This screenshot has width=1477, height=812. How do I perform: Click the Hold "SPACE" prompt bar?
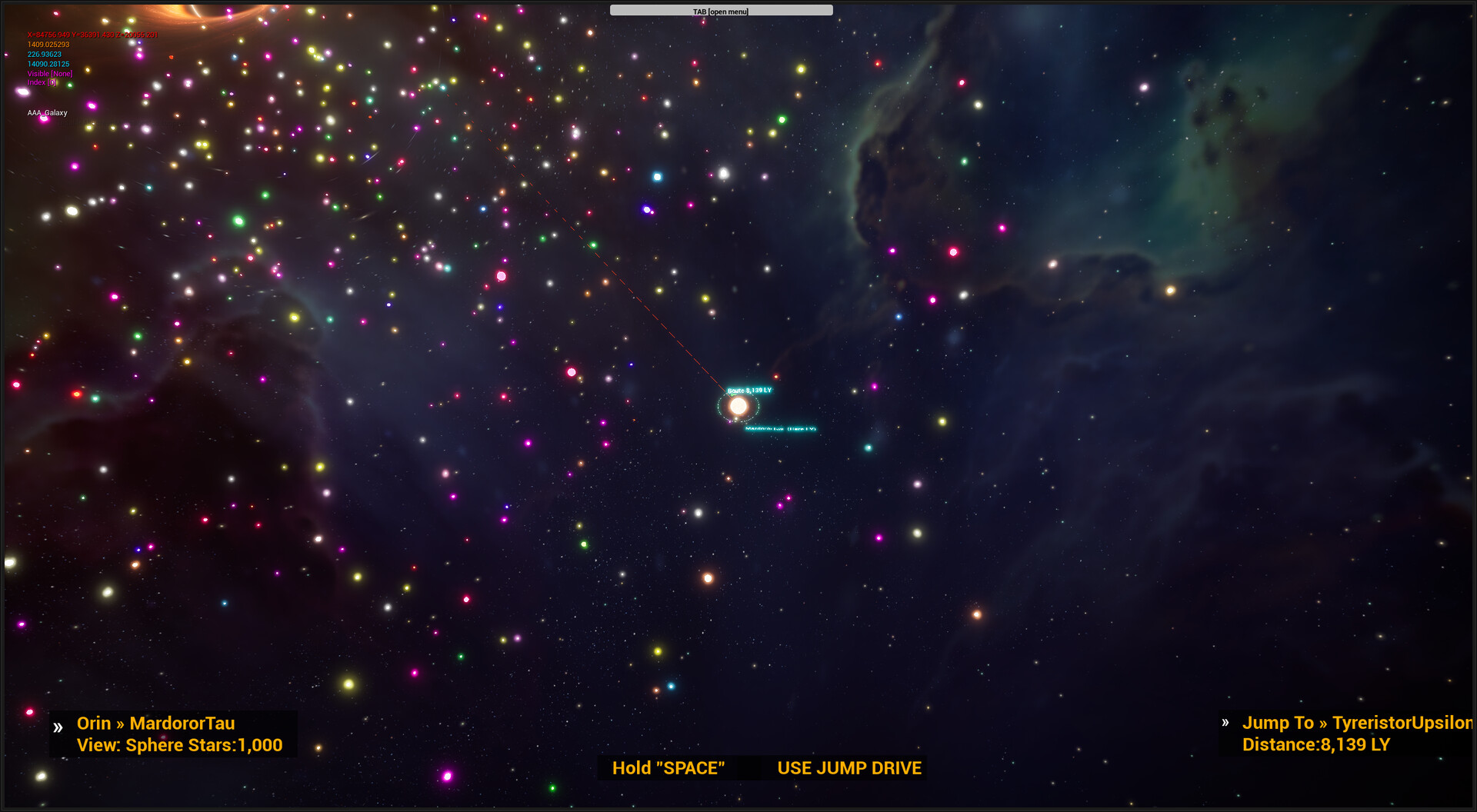pos(668,767)
